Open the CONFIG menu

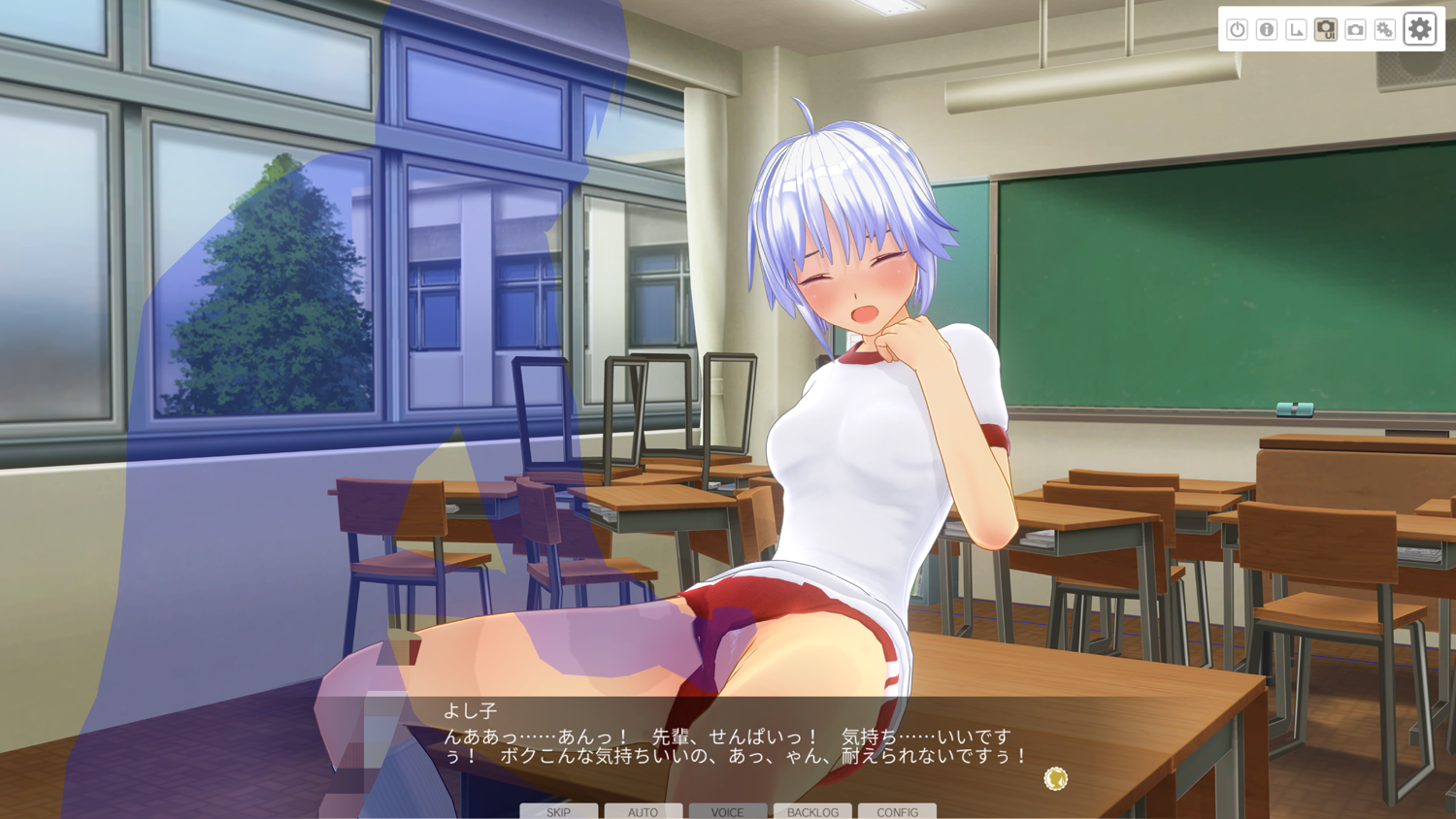[x=897, y=811]
